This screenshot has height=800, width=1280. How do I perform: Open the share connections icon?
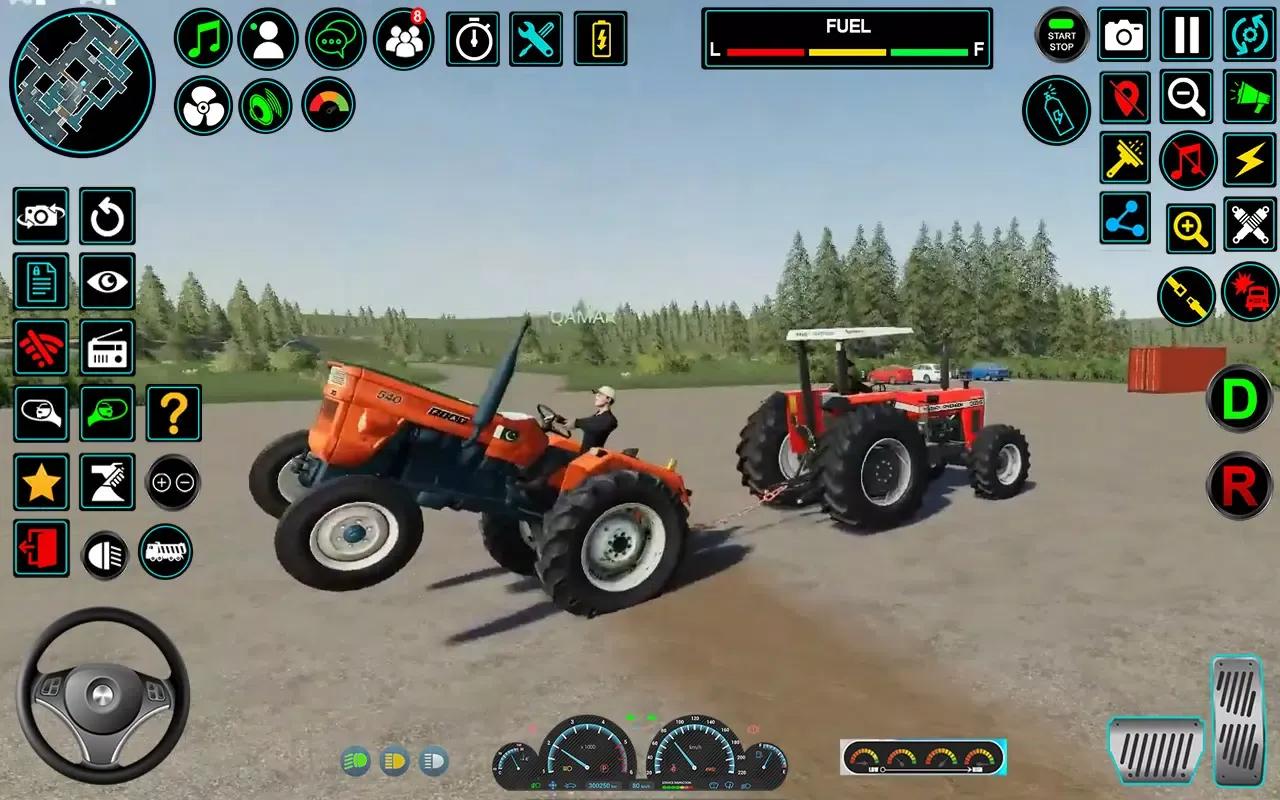(1124, 215)
